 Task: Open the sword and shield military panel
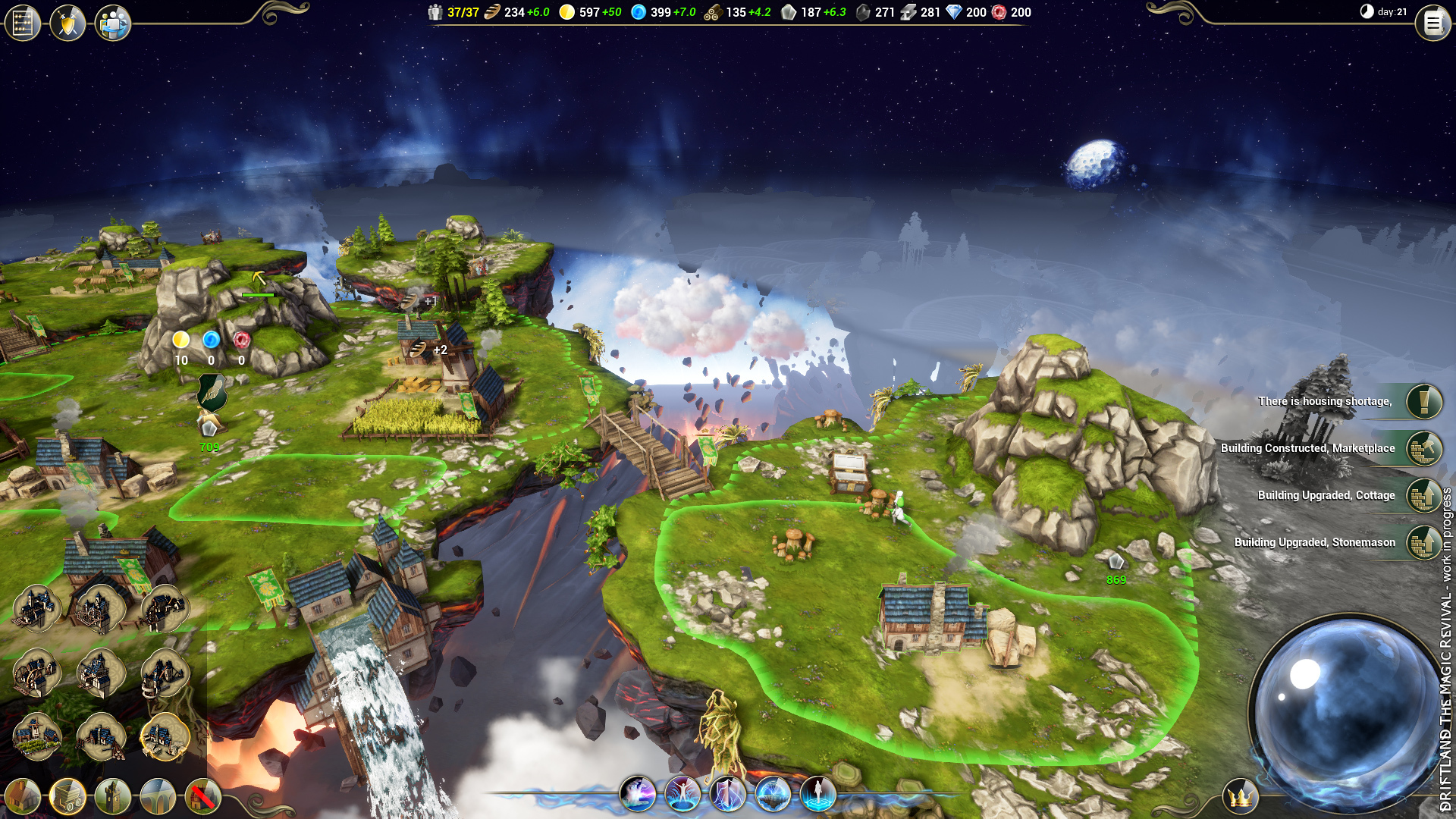67,24
